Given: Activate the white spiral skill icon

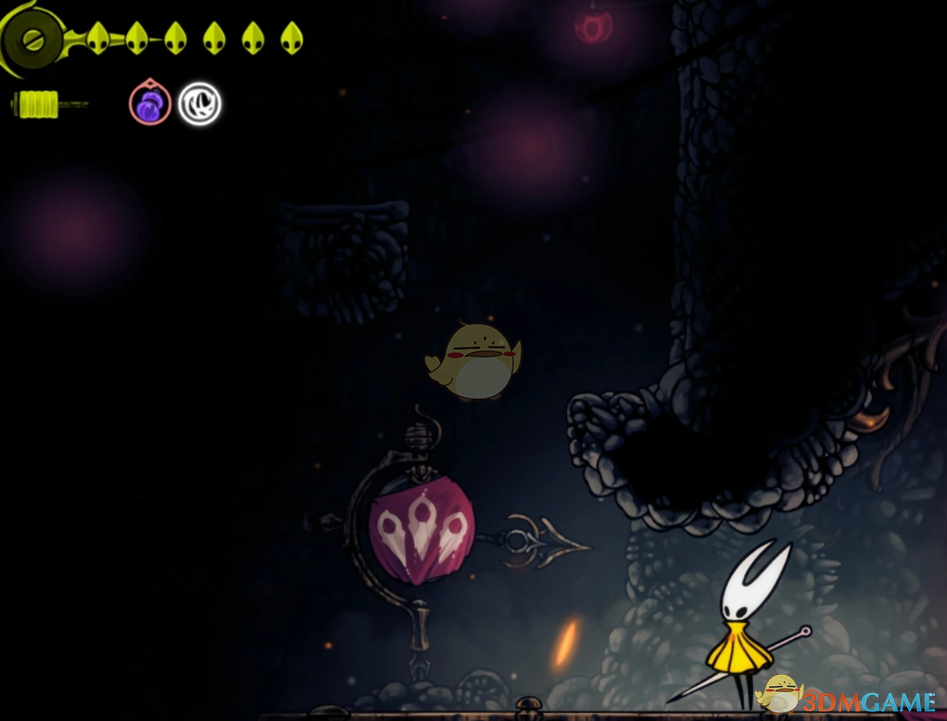Looking at the screenshot, I should point(199,104).
